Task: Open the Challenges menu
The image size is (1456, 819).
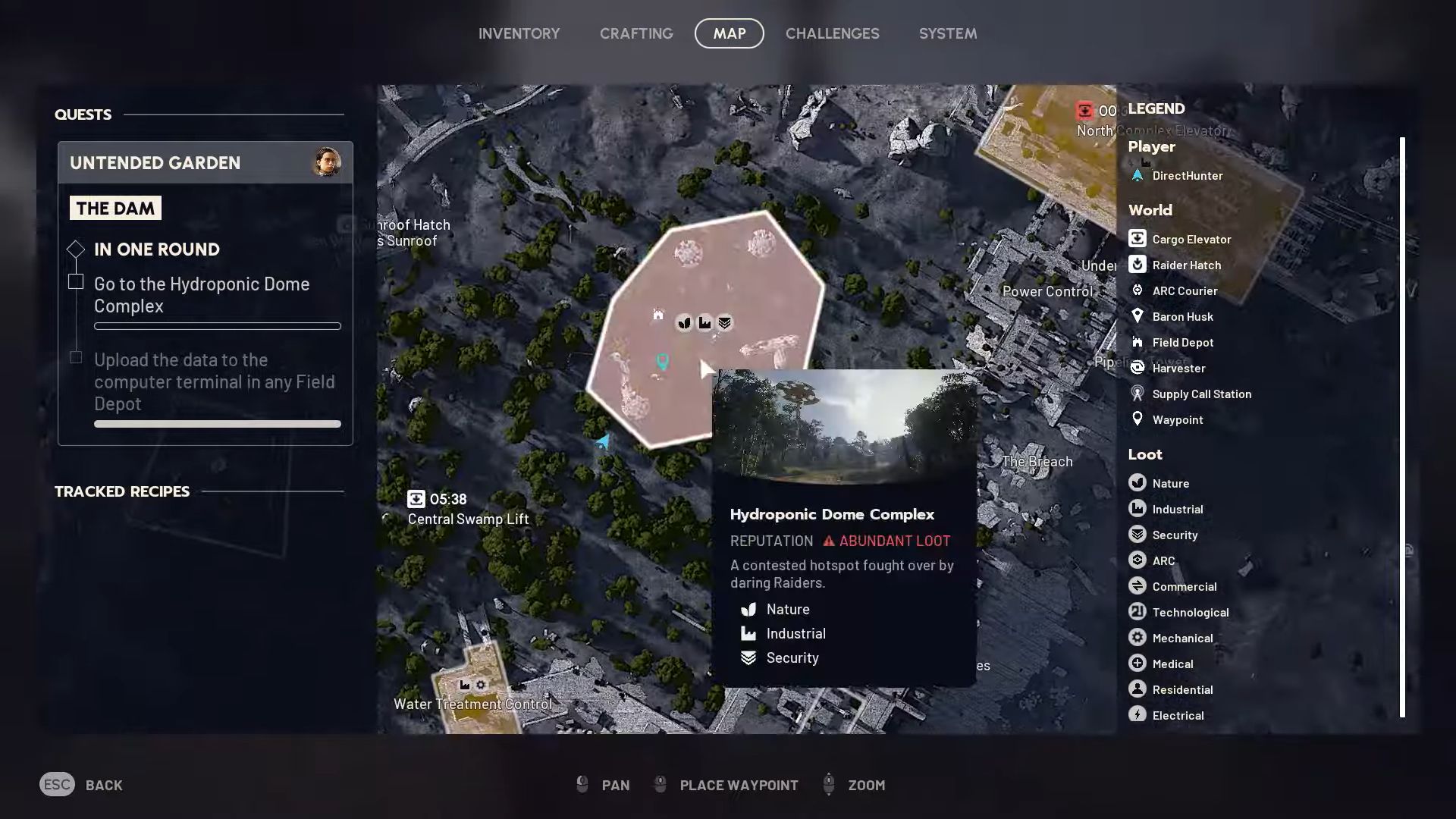Action: click(x=833, y=33)
